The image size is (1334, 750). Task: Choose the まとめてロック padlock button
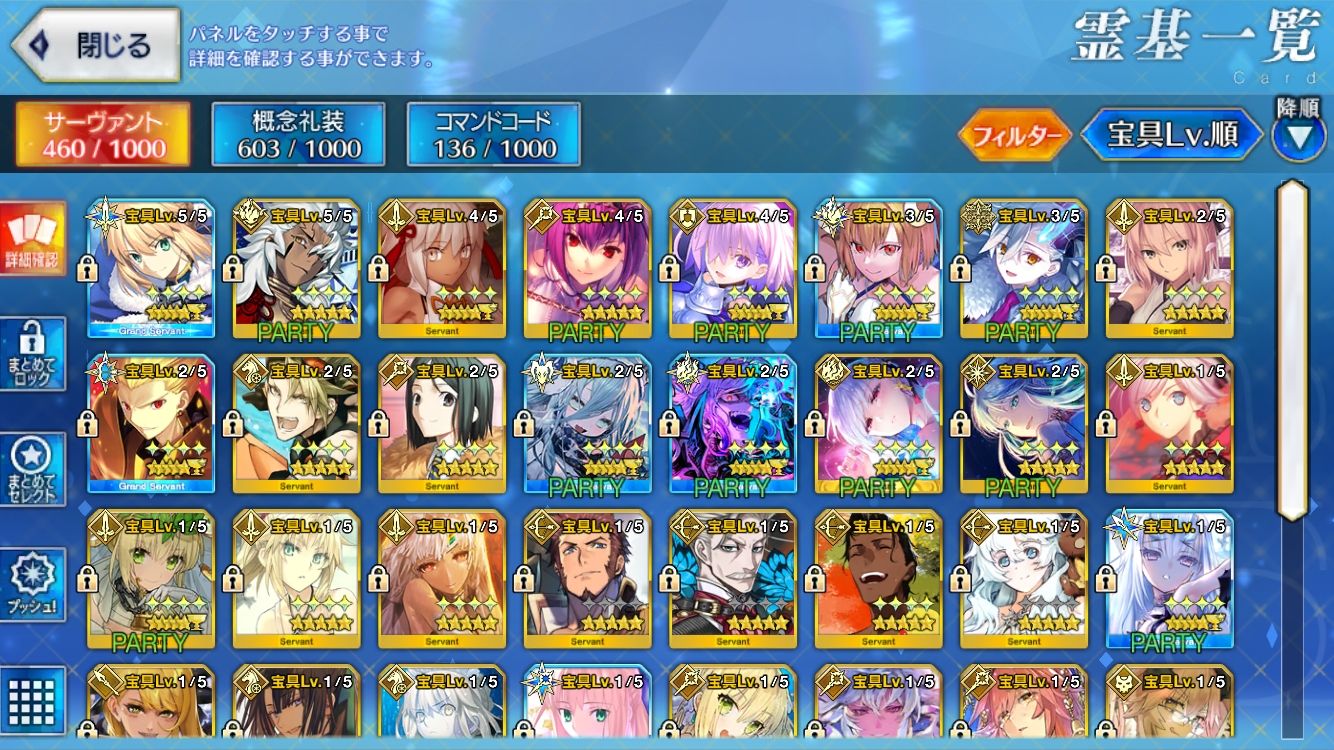tap(33, 355)
